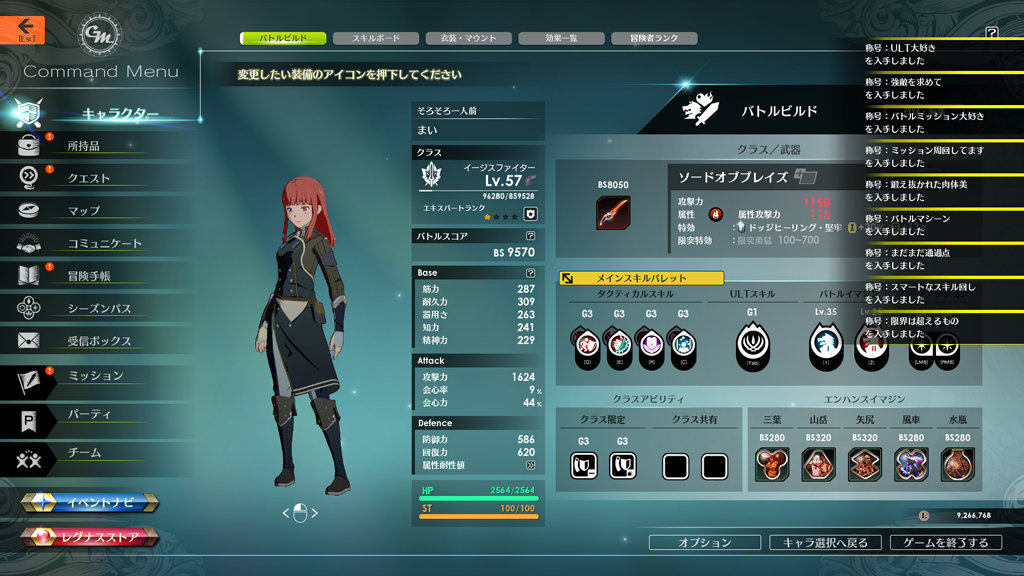The image size is (1024, 576).
Task: Open the イベントナビ event navigator
Action: tap(92, 503)
